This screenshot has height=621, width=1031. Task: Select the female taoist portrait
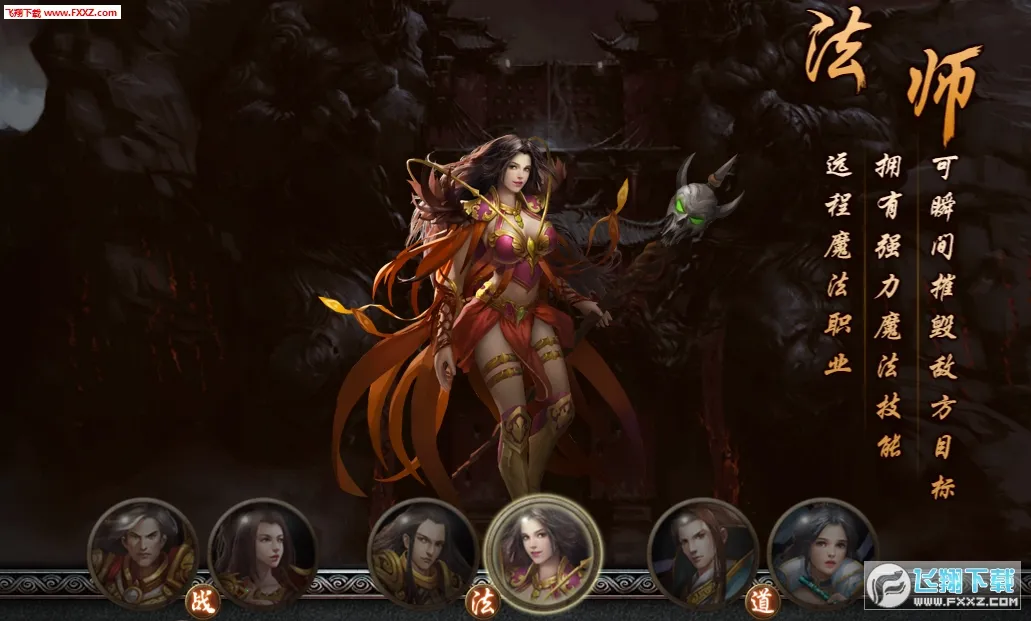coord(822,553)
